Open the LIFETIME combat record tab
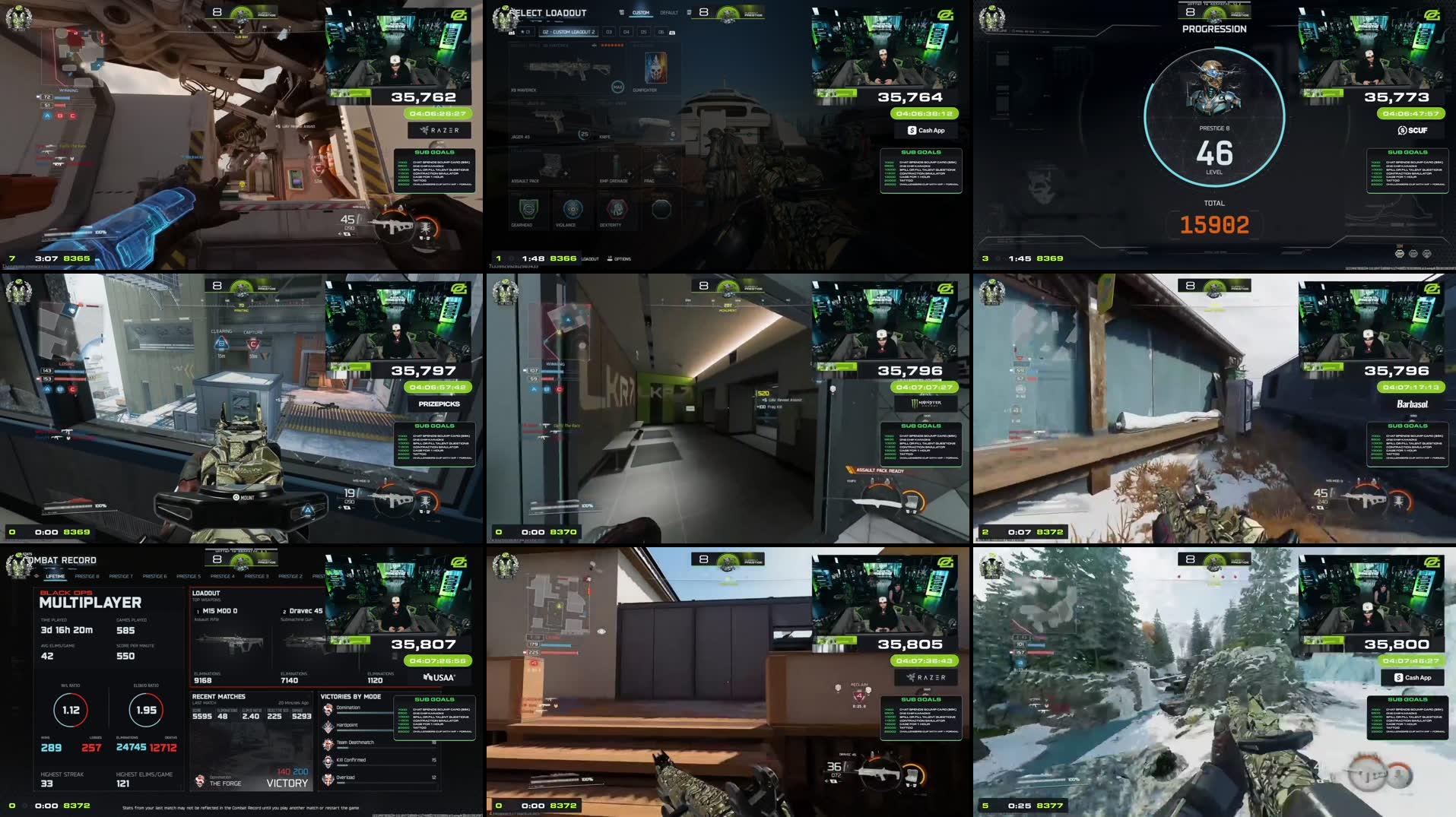Image resolution: width=1456 pixels, height=817 pixels. pyautogui.click(x=55, y=576)
